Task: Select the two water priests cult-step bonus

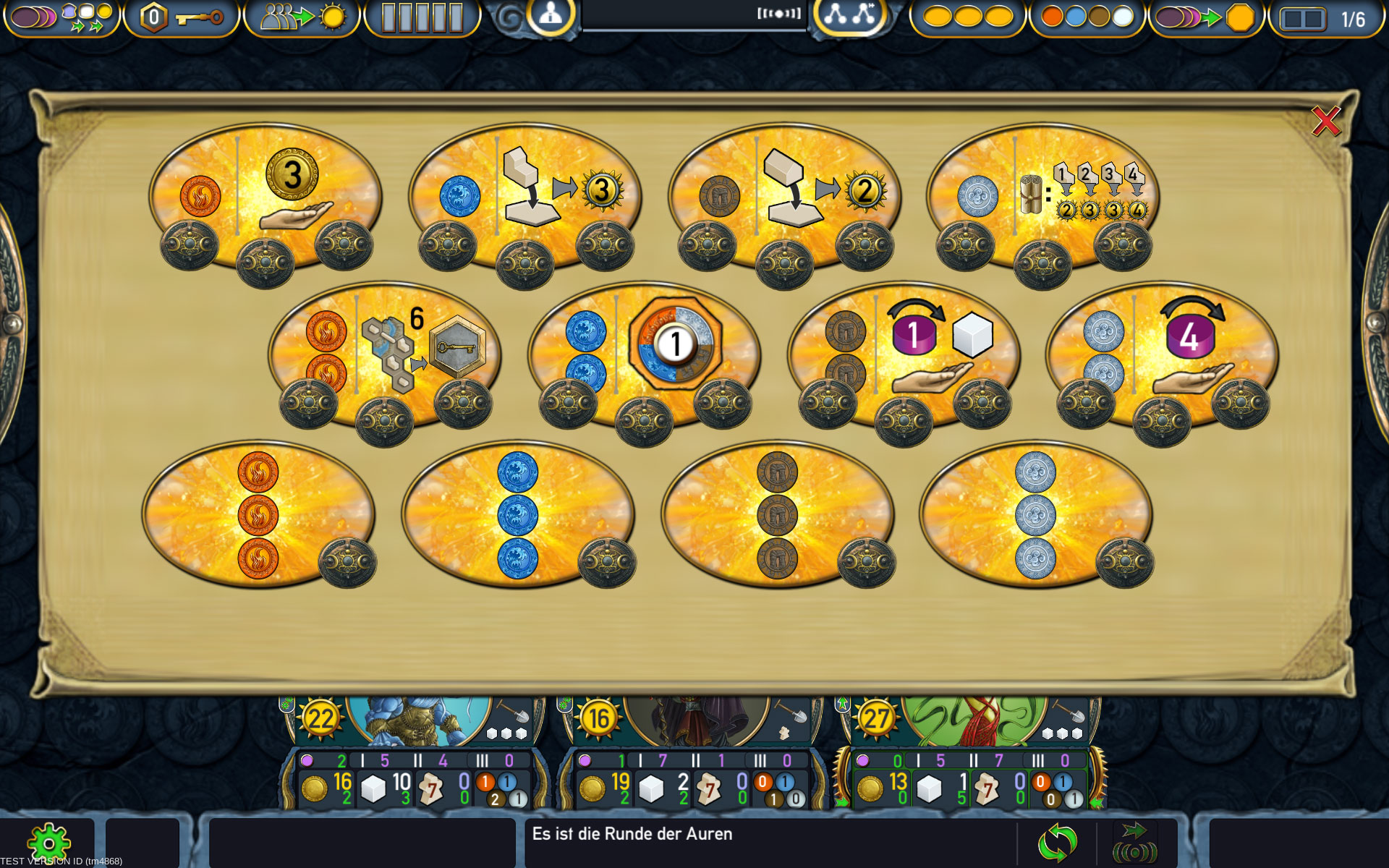Action: tap(644, 354)
